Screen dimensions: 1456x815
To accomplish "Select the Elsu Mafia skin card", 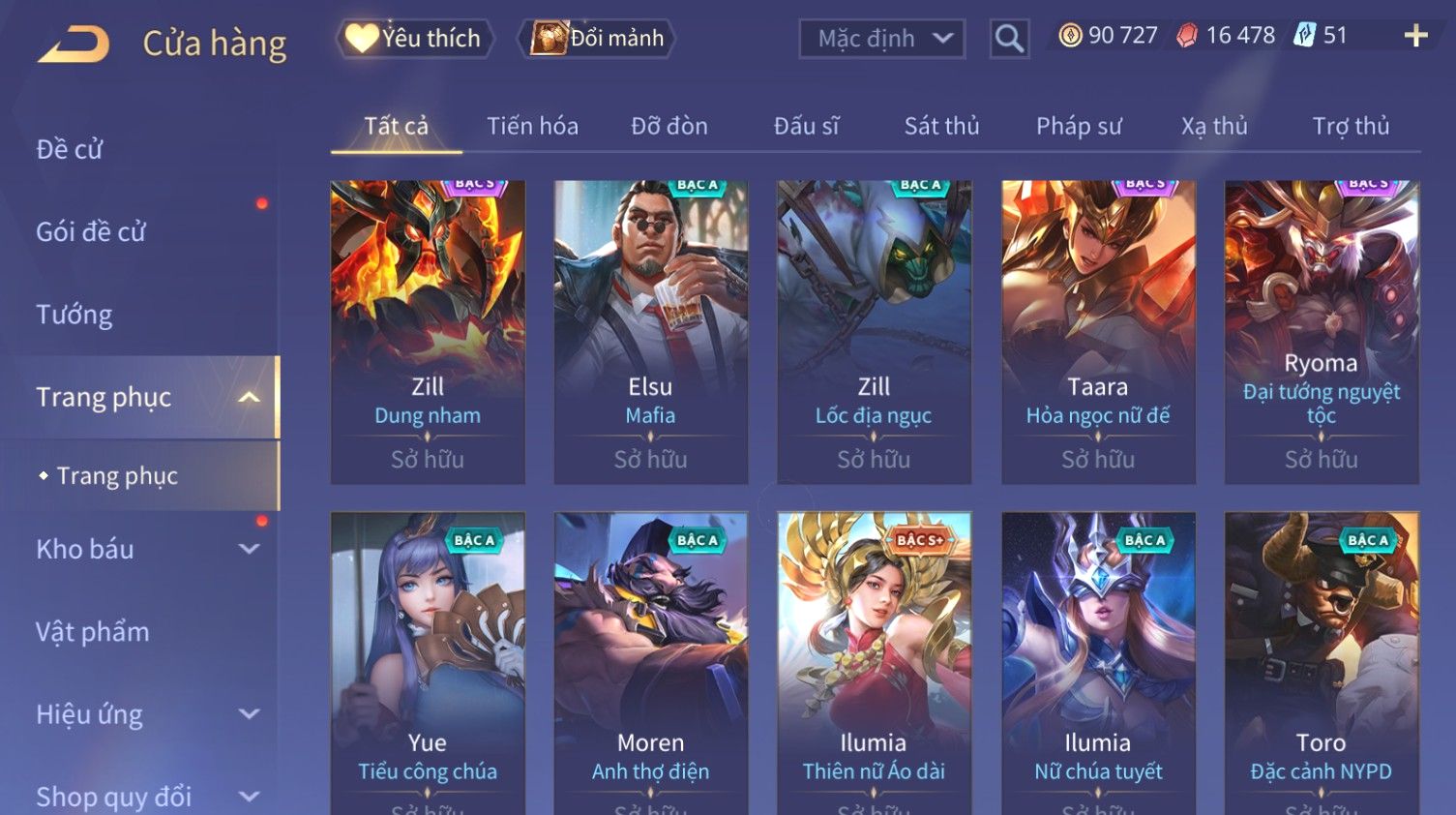I will [x=650, y=331].
